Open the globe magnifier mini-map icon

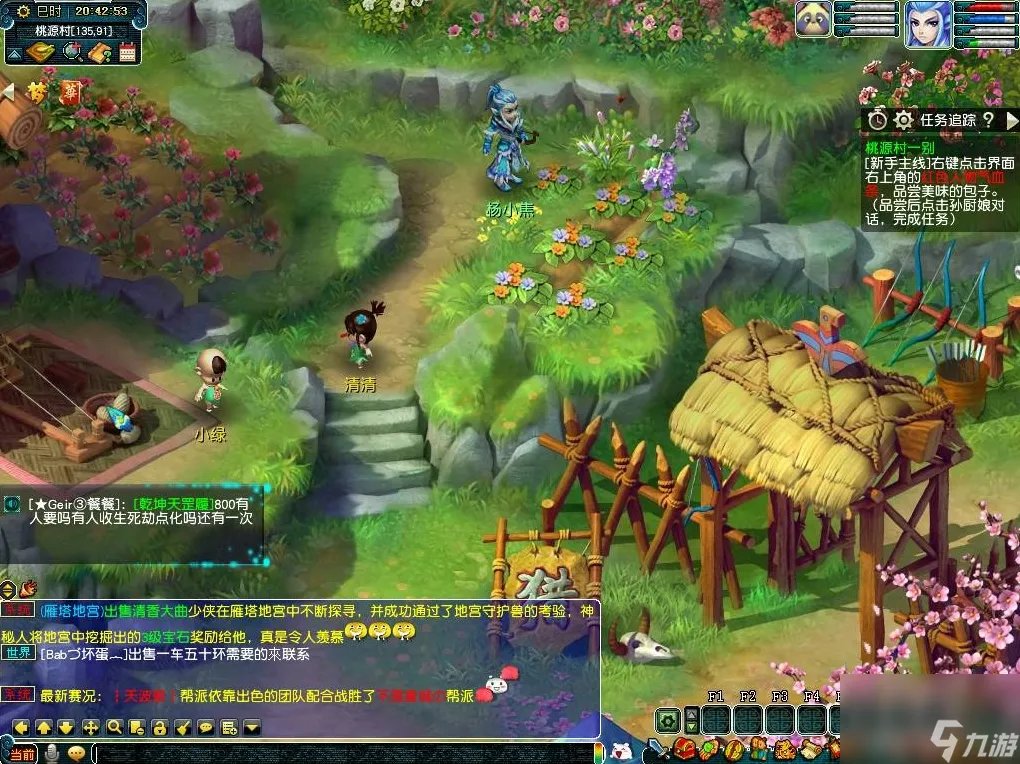[x=72, y=52]
